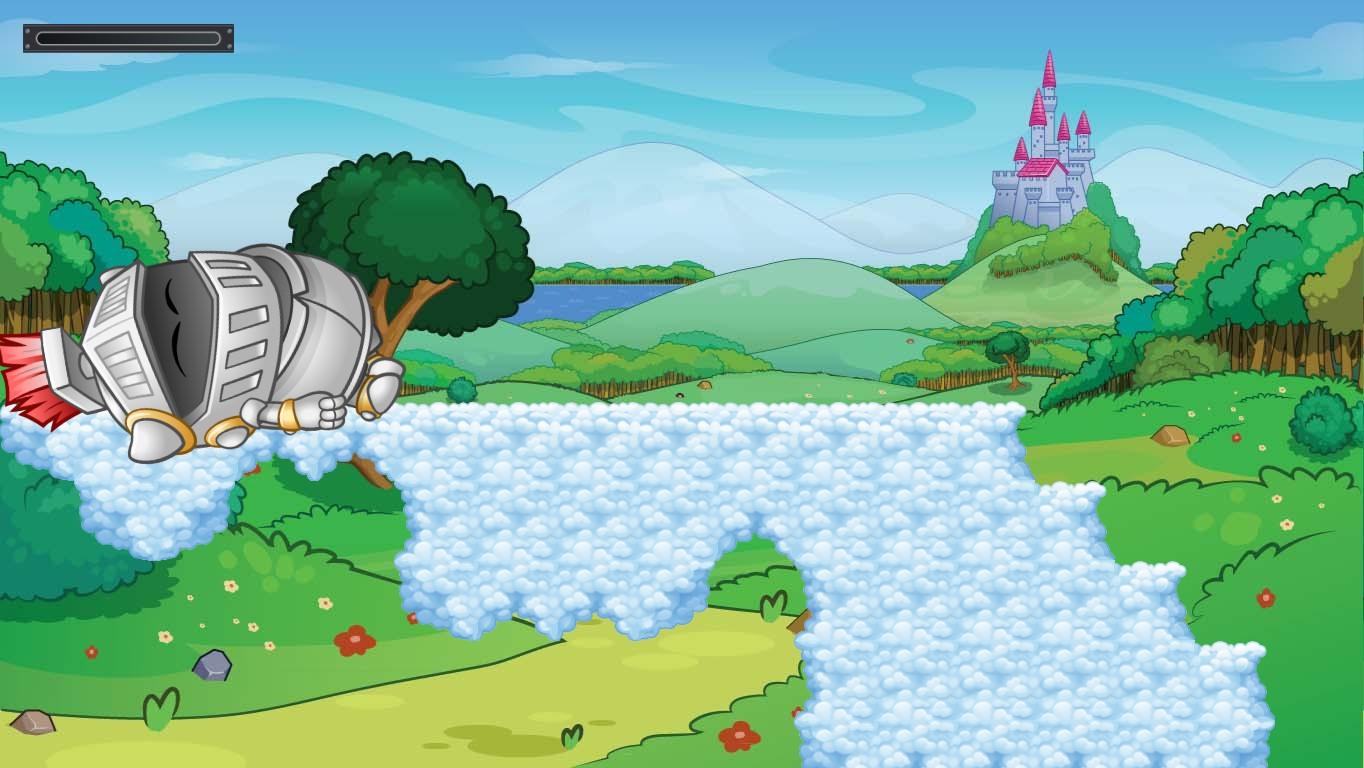Viewport: 1364px width, 768px height.
Task: Click the progress bar at the top left
Action: pos(128,37)
